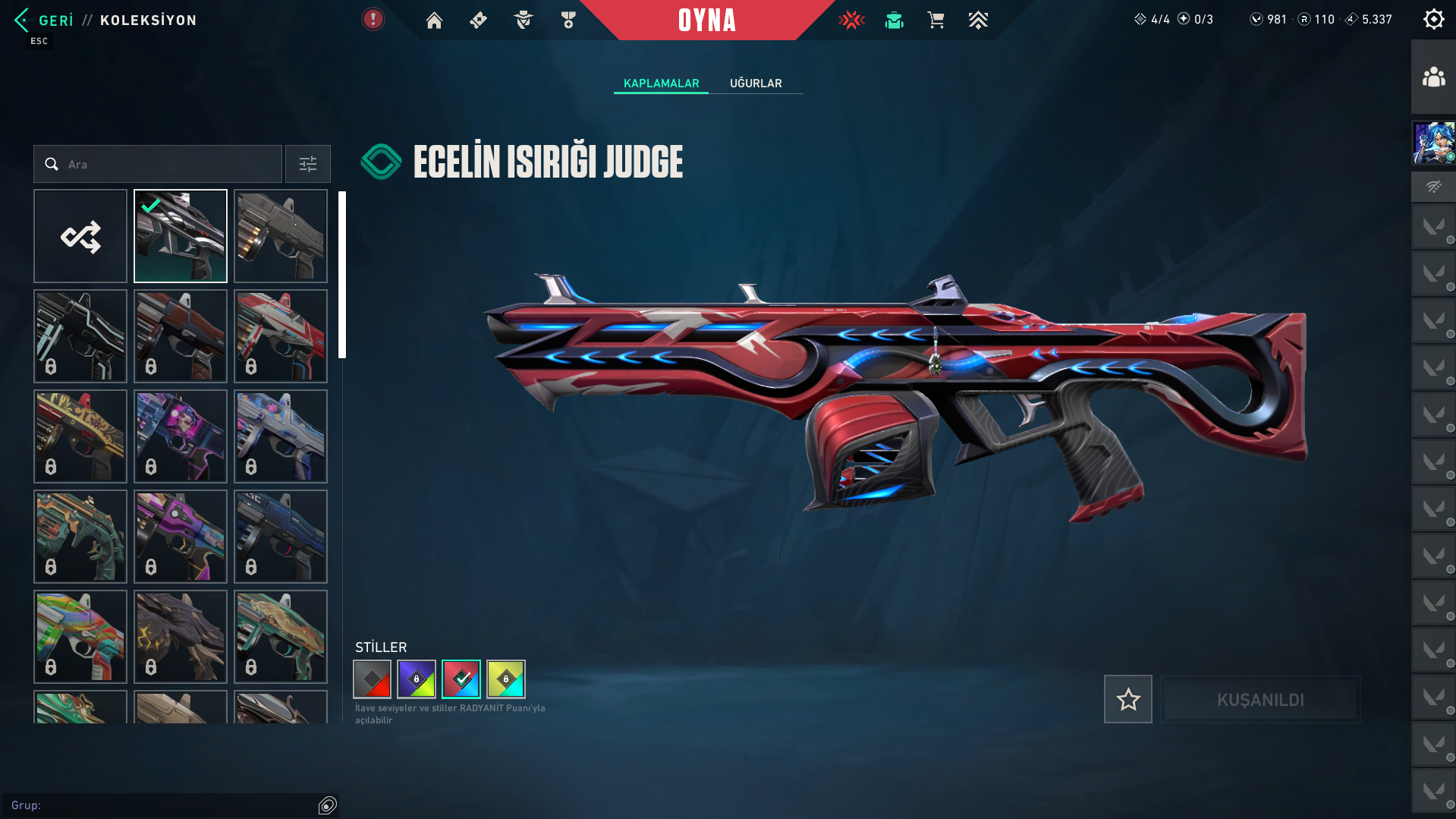Open the player avatar card
Image resolution: width=1456 pixels, height=819 pixels.
click(x=1433, y=143)
